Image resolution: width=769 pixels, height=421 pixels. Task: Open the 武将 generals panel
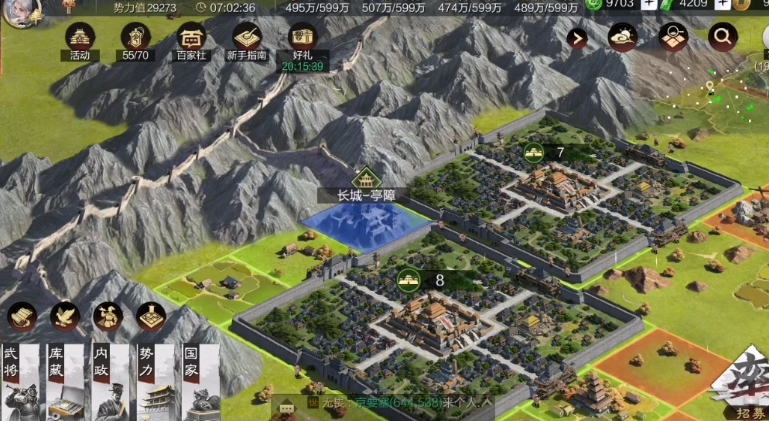tap(18, 380)
